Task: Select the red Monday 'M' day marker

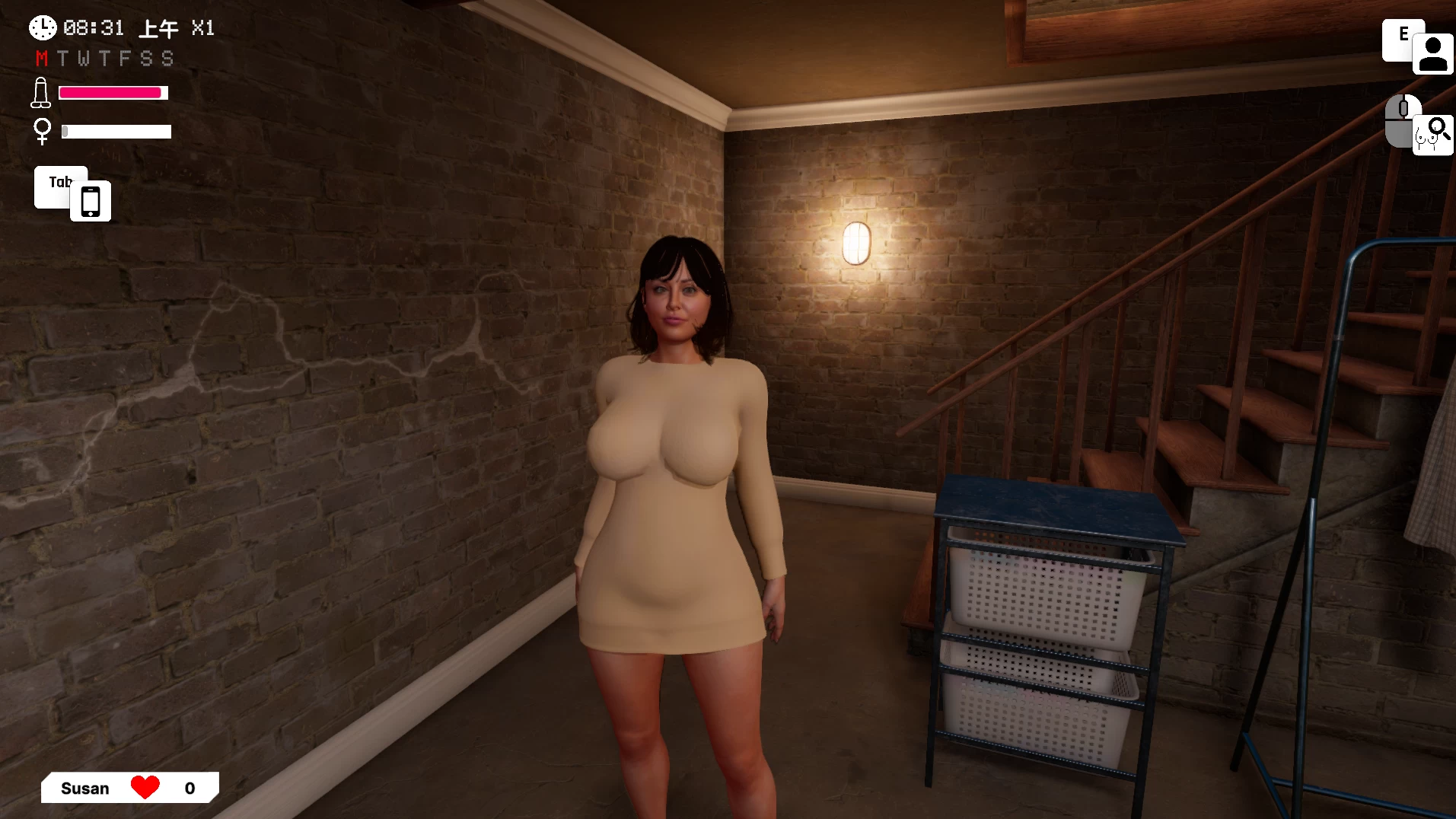Action: 43,57
